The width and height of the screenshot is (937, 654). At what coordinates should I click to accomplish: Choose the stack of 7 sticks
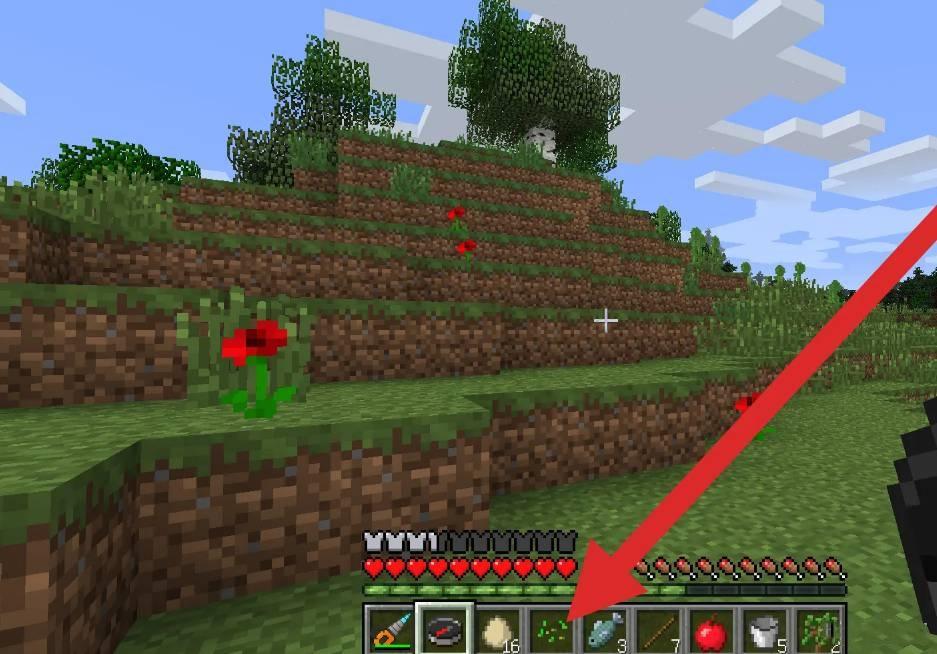(656, 631)
